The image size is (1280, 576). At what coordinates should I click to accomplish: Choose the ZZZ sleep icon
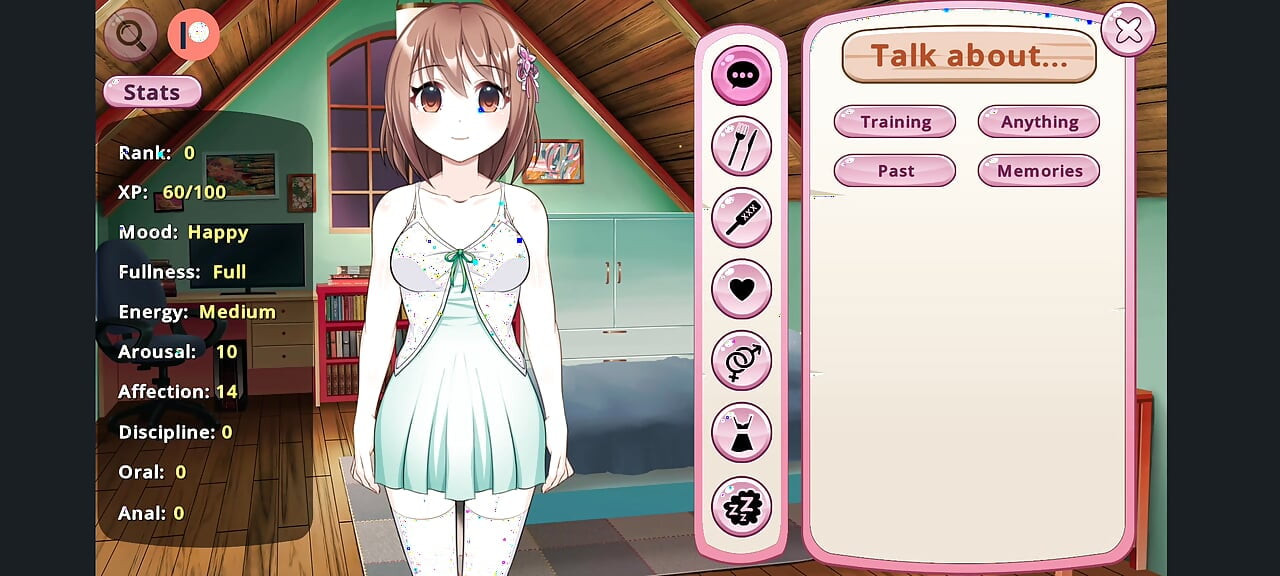[x=741, y=507]
